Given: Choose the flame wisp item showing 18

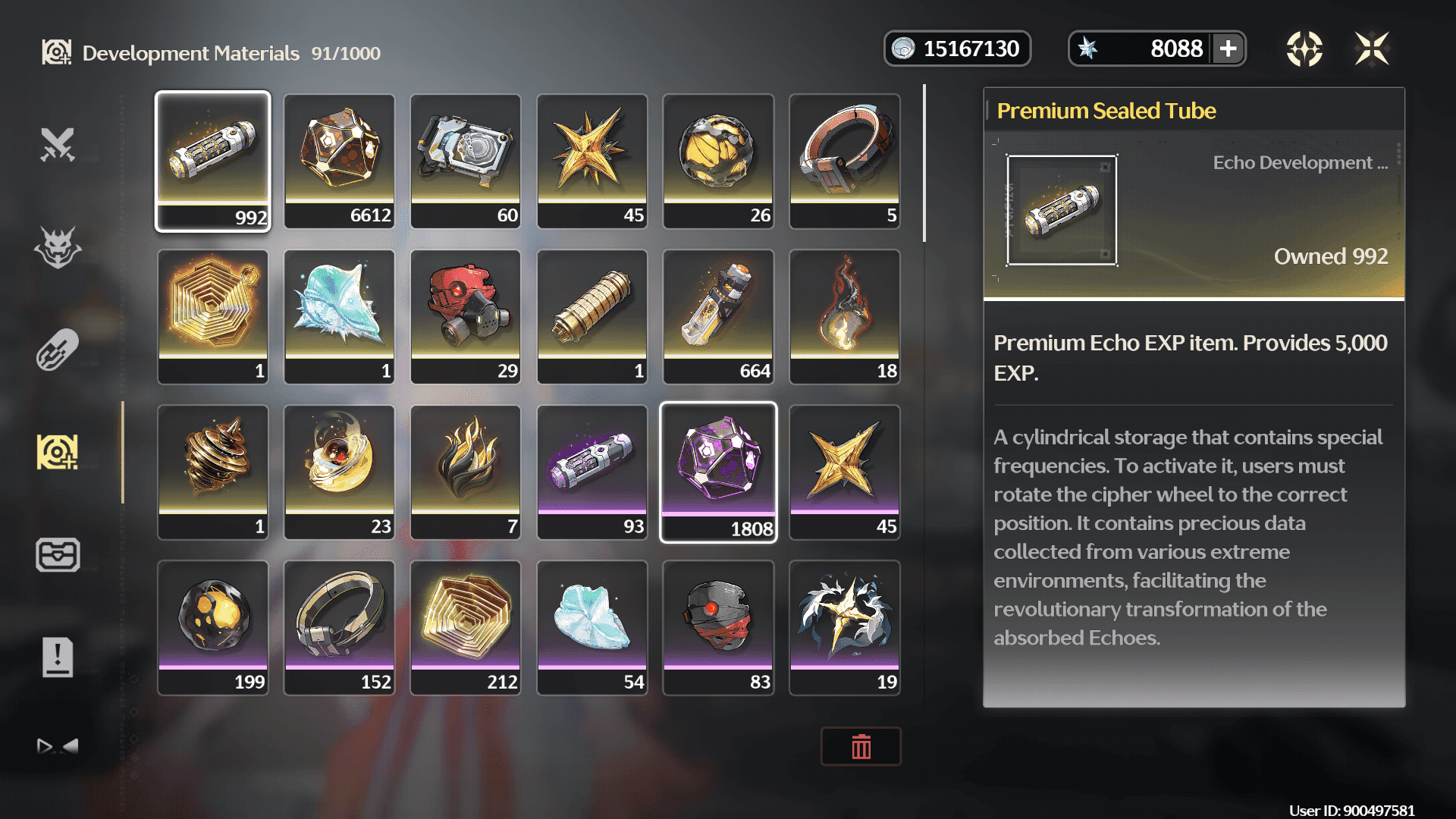Looking at the screenshot, I should 845,316.
